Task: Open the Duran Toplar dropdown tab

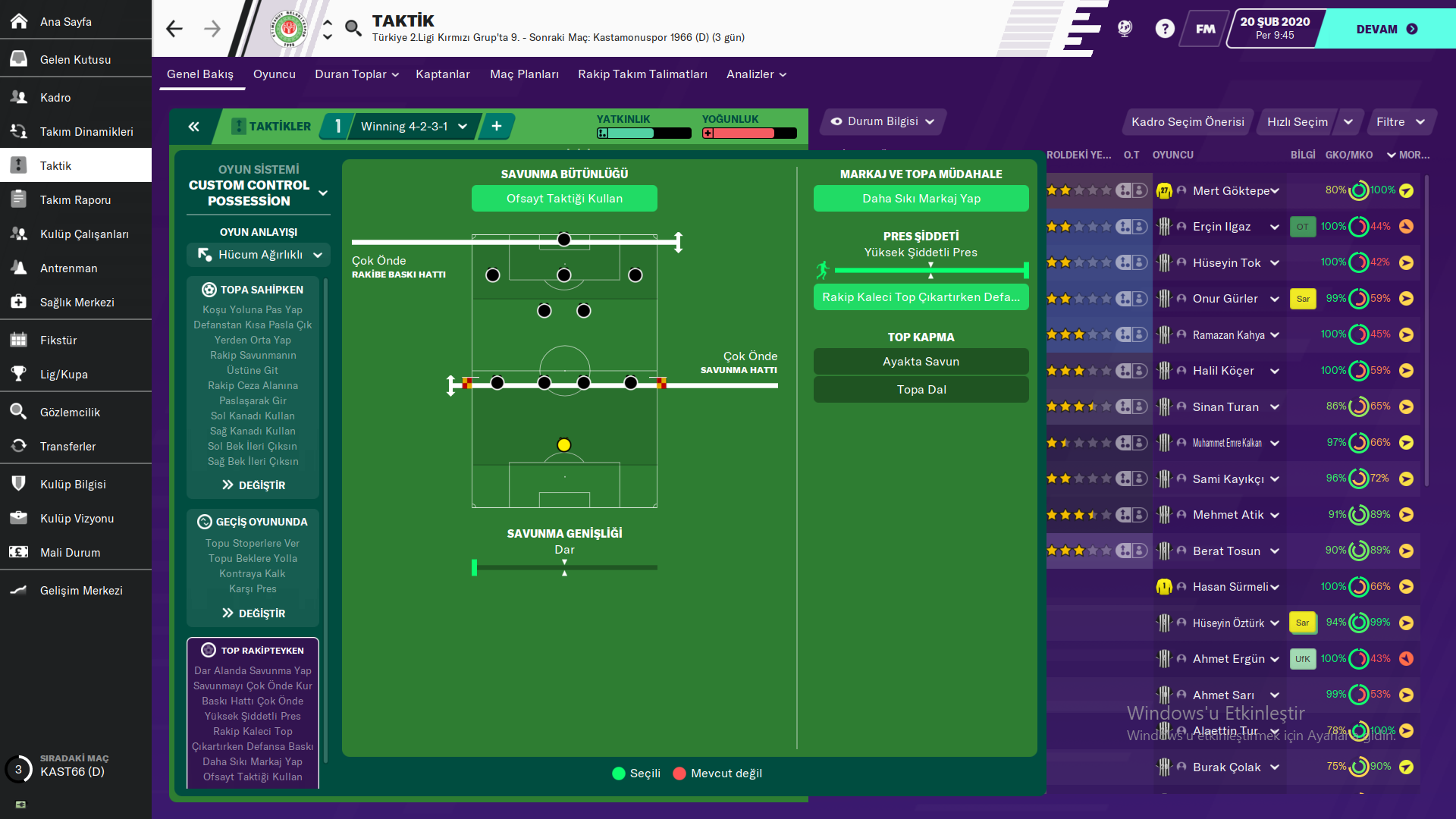Action: pyautogui.click(x=356, y=74)
